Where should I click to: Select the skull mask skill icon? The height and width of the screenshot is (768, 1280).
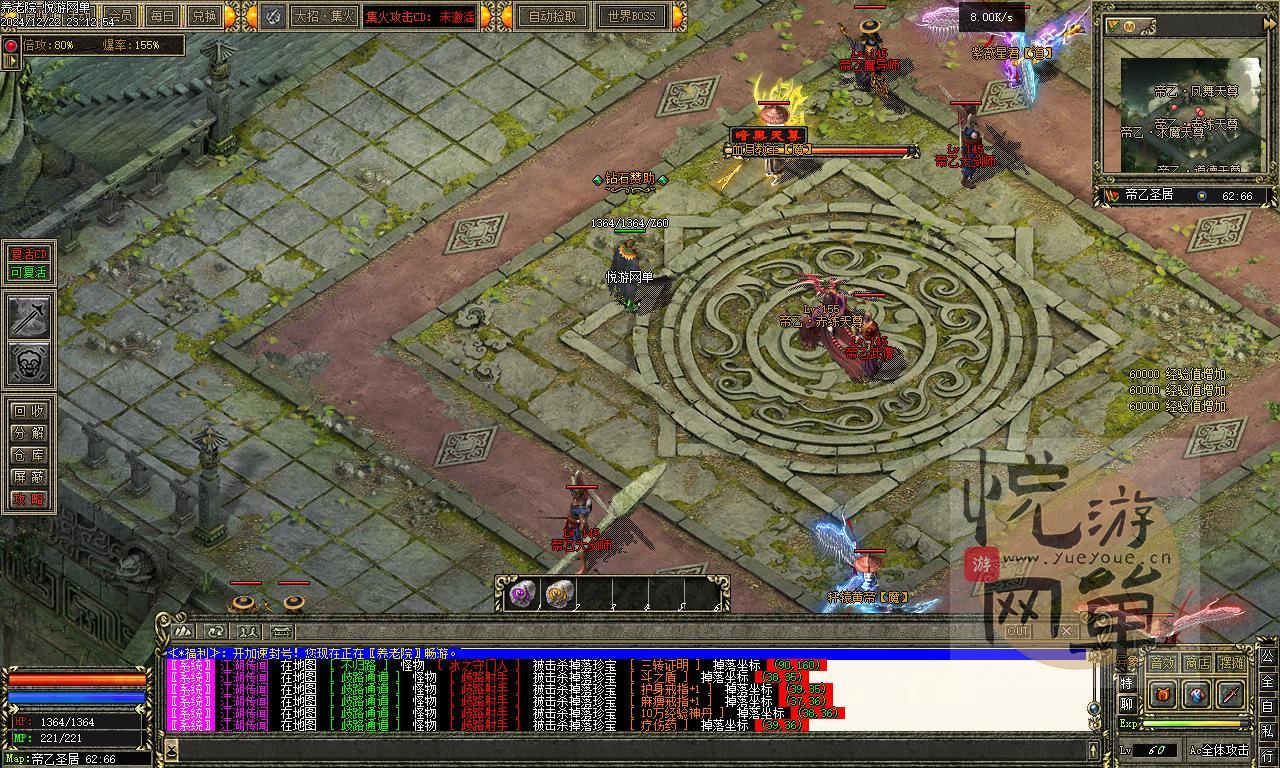coord(30,364)
